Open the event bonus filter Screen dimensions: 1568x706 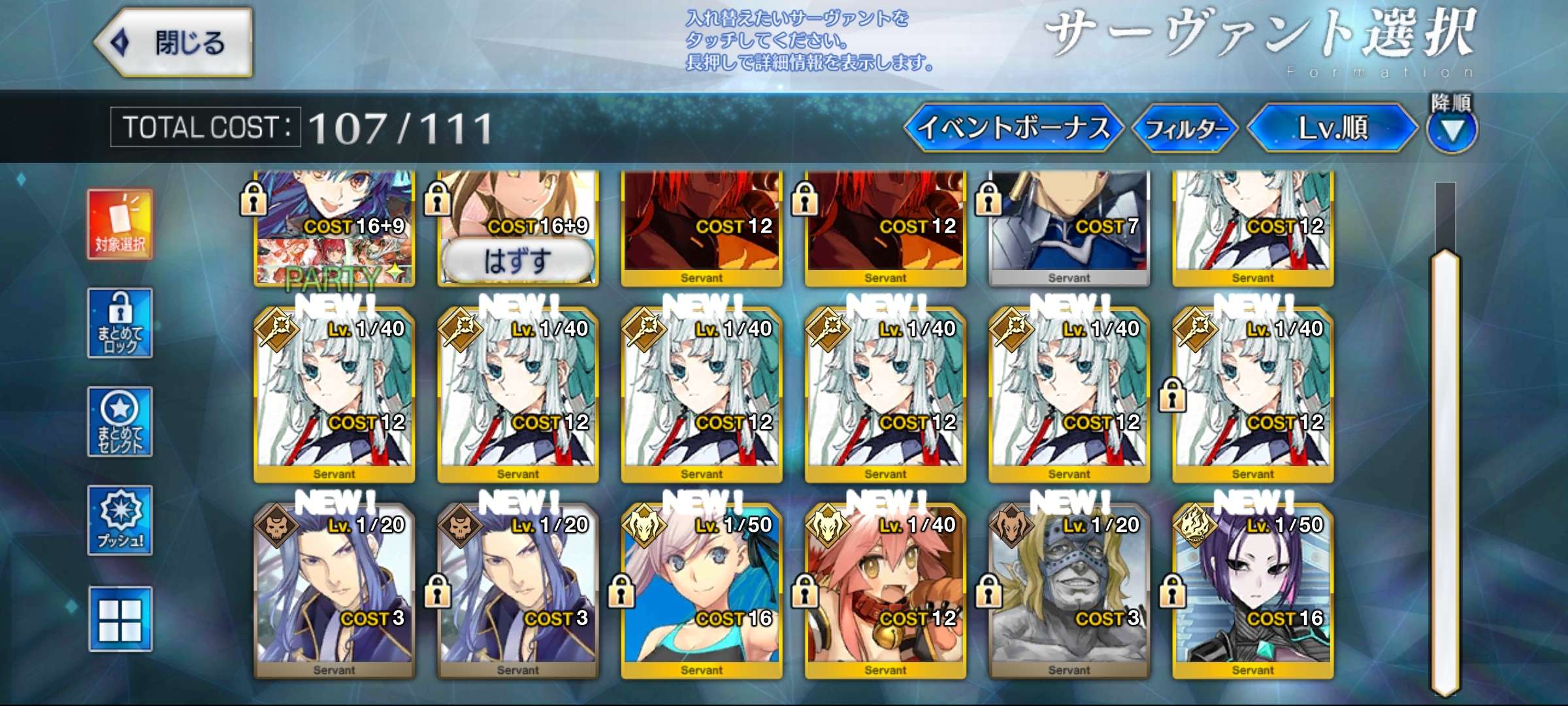coord(1013,127)
